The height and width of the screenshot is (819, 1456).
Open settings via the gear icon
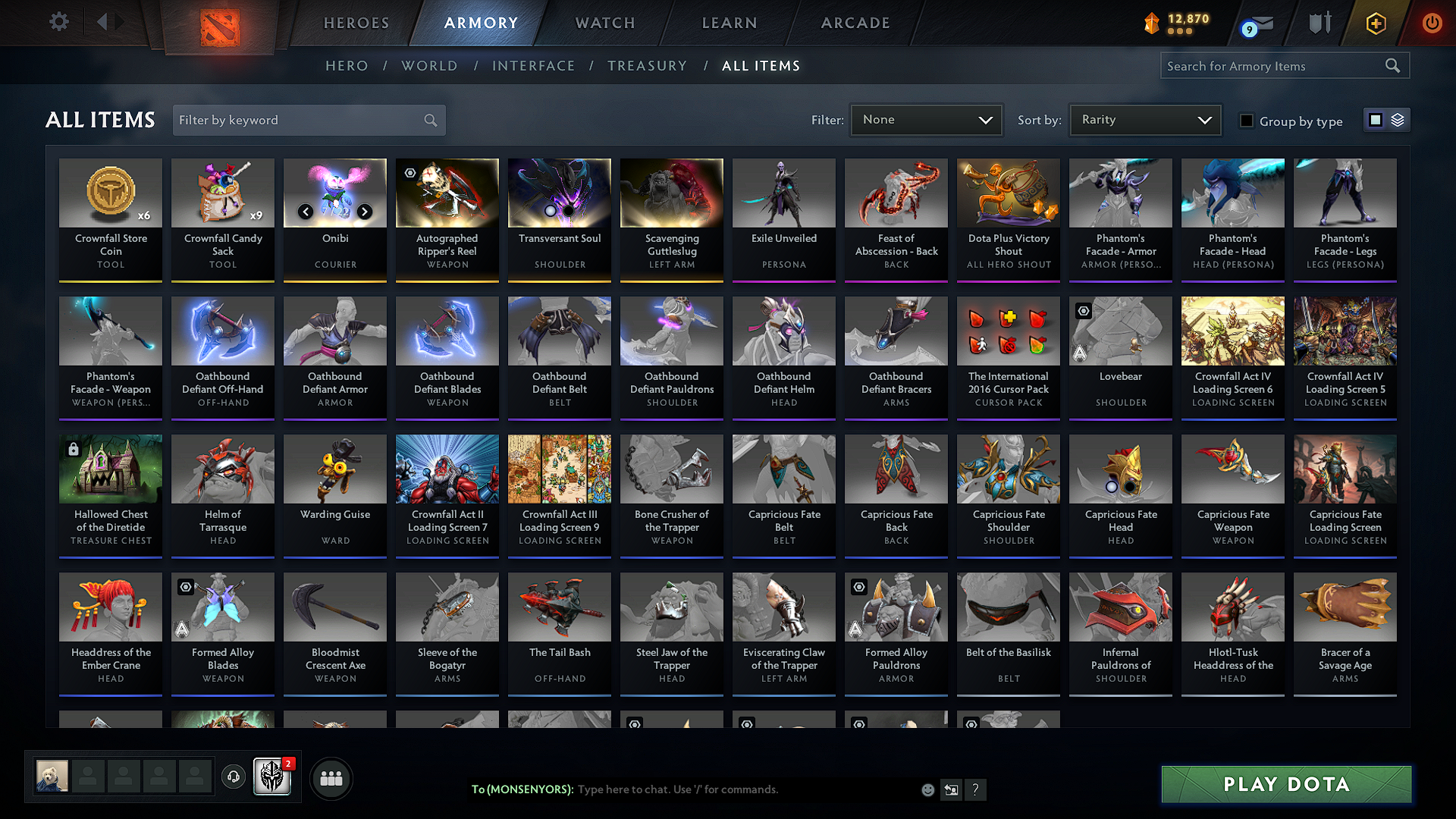[x=58, y=22]
